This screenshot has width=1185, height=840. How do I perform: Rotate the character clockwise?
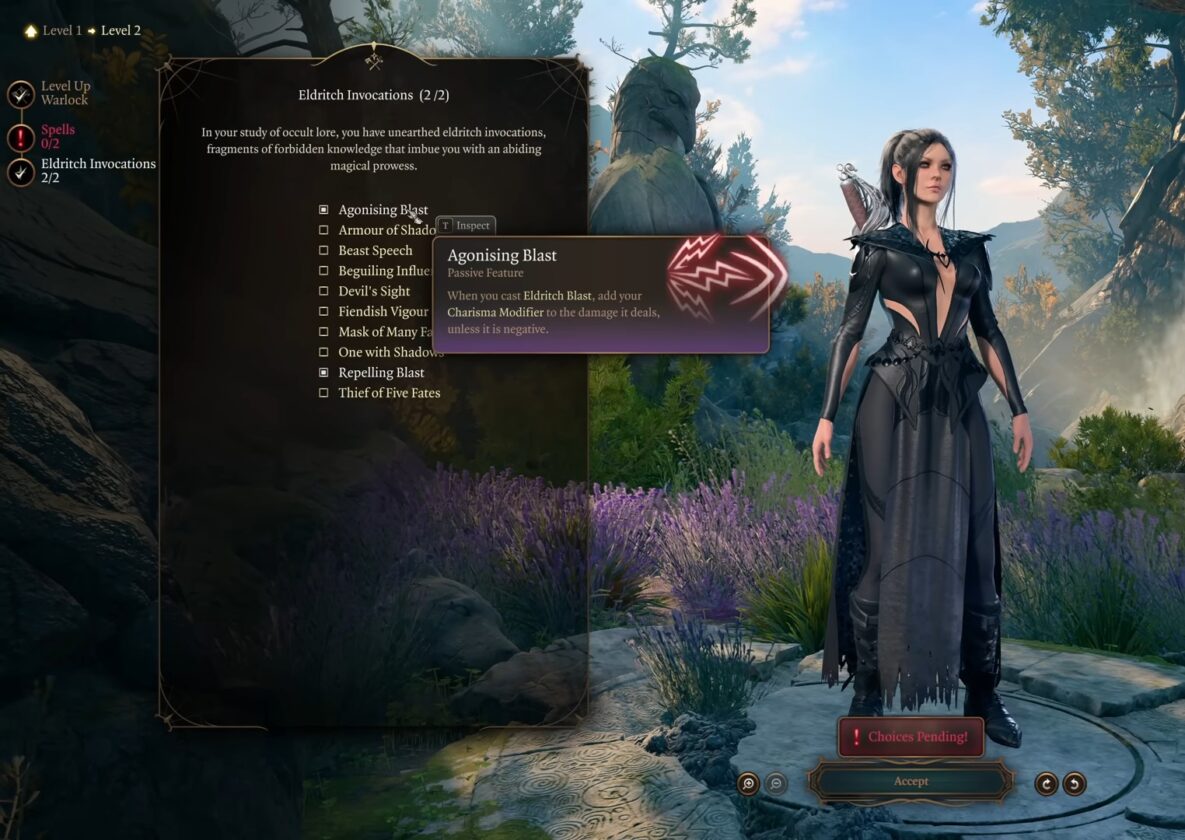coord(1046,784)
